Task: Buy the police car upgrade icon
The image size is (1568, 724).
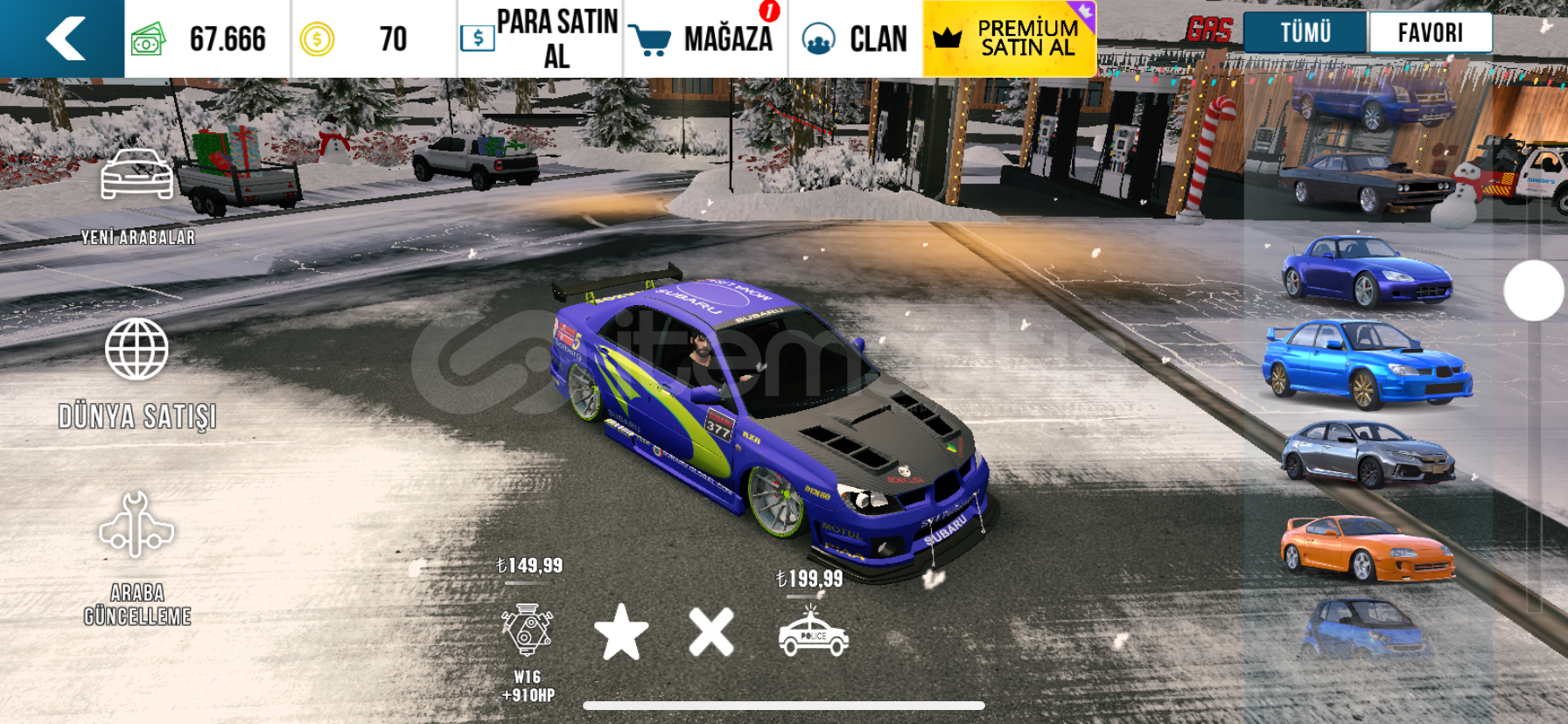Action: click(813, 633)
